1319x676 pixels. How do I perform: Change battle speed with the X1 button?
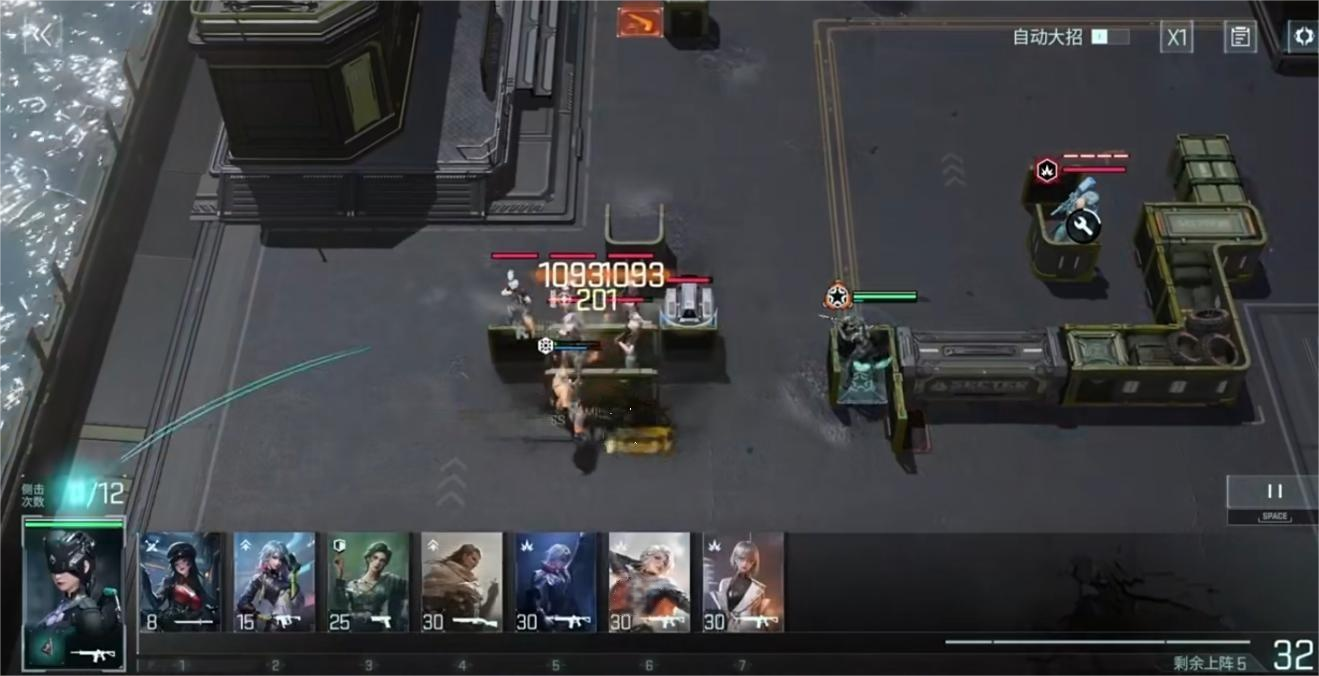[x=1177, y=38]
